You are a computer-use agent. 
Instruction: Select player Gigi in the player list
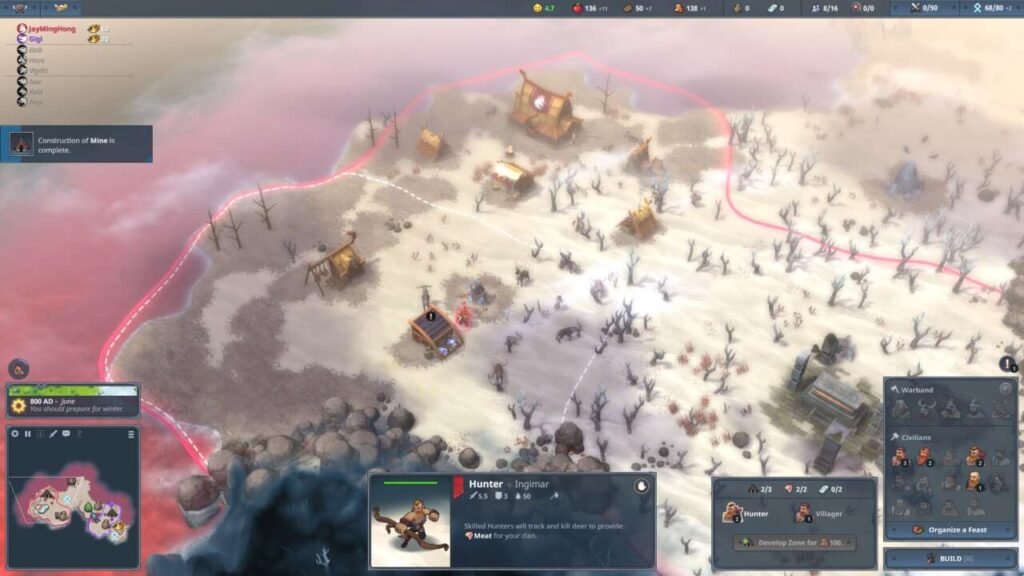pos(40,39)
